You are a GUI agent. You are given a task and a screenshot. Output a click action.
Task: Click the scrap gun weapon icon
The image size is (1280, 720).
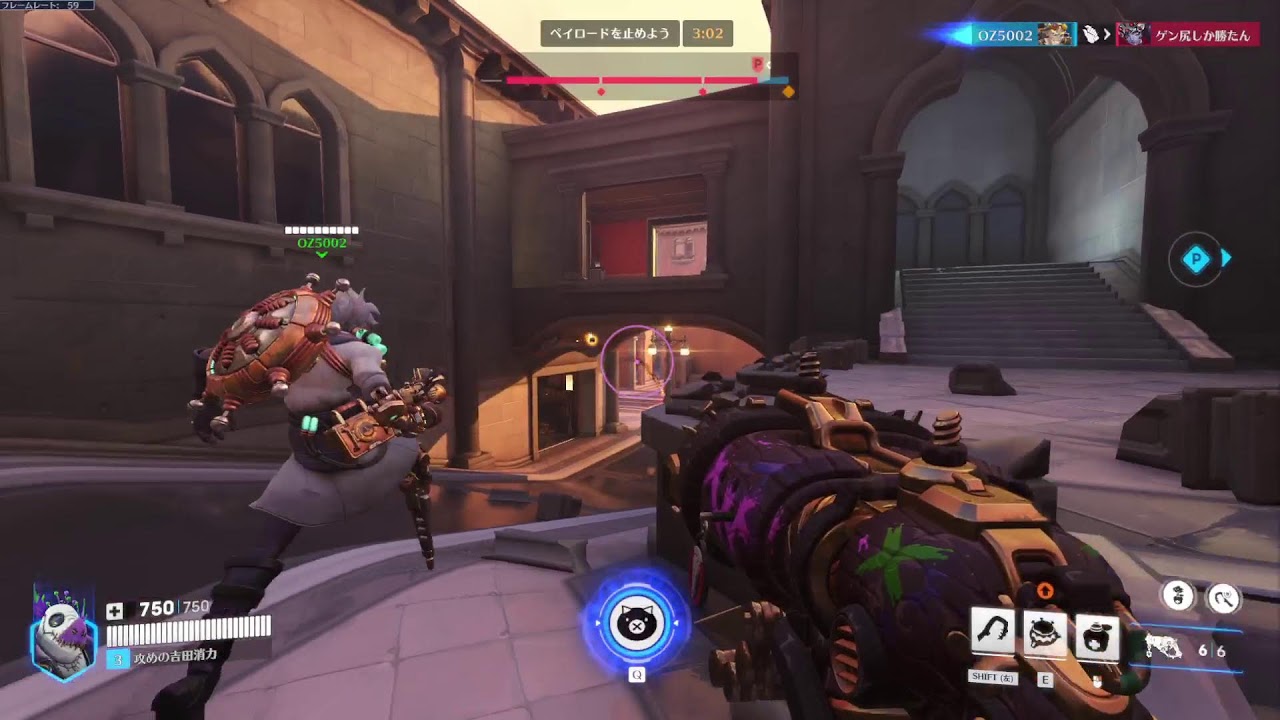tap(1165, 648)
